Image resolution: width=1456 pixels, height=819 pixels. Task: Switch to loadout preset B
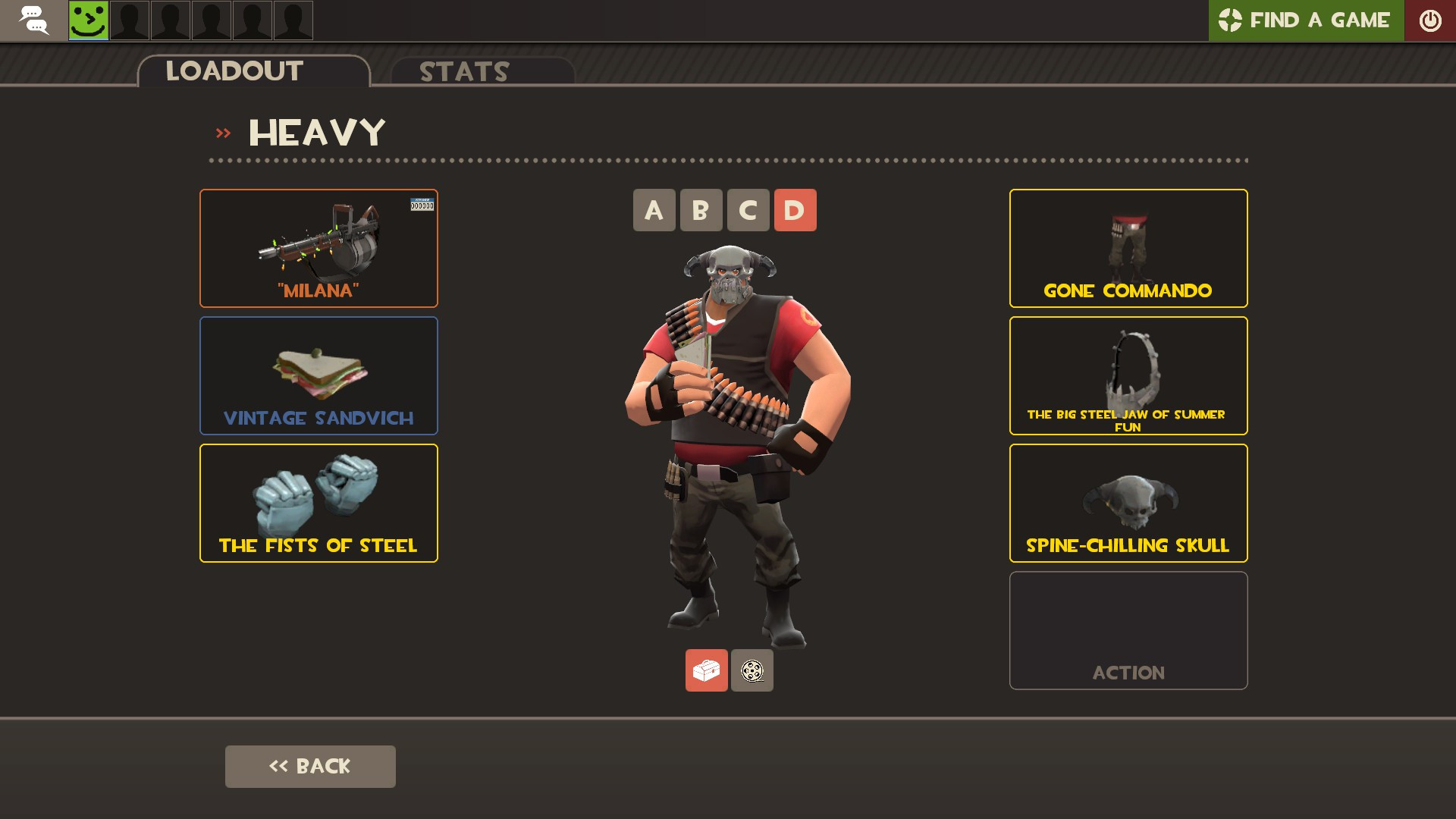click(x=700, y=210)
